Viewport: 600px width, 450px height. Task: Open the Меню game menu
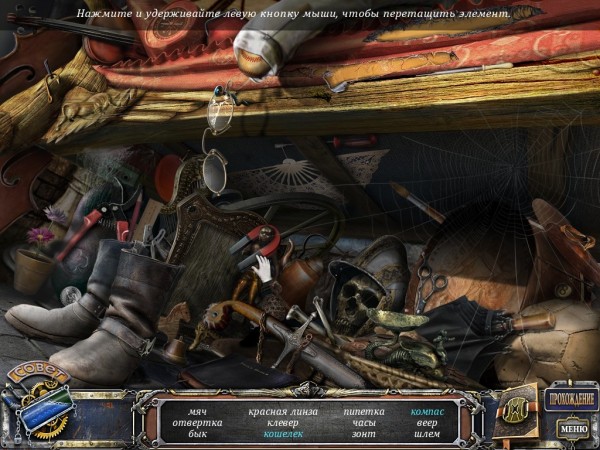573,429
